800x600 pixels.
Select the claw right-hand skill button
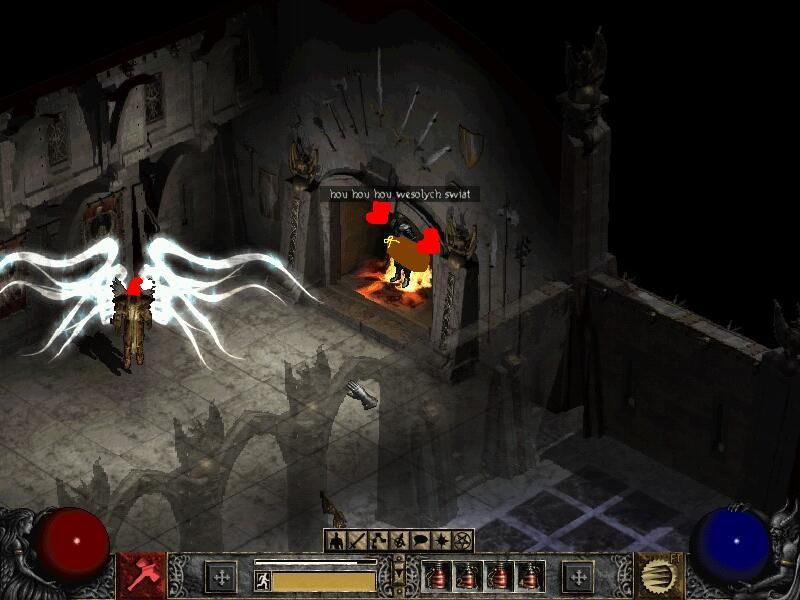click(658, 575)
